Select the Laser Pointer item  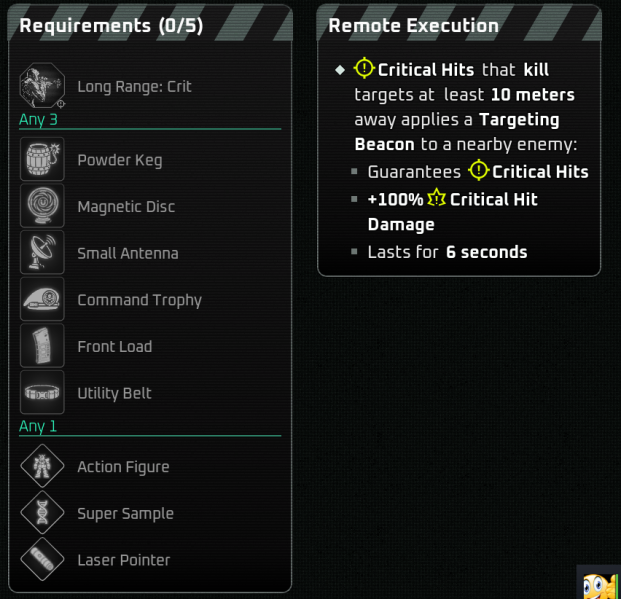pyautogui.click(x=123, y=560)
